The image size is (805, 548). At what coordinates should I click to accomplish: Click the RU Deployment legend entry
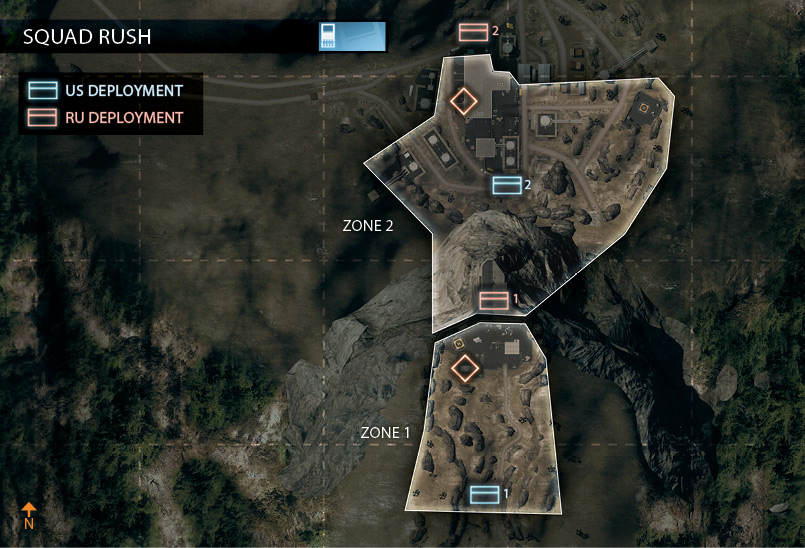107,118
